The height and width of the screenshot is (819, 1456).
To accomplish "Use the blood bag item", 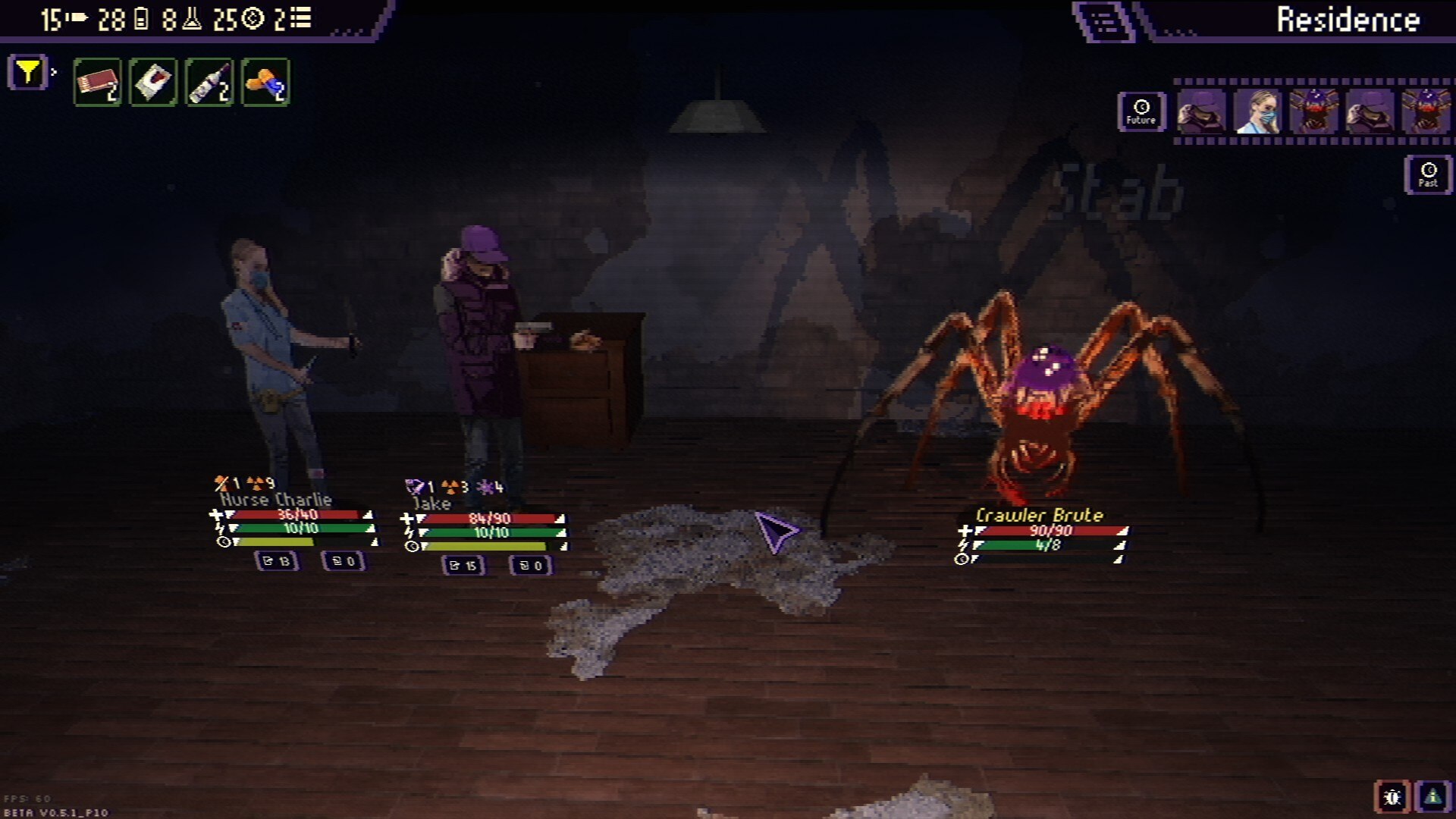I will click(x=153, y=82).
